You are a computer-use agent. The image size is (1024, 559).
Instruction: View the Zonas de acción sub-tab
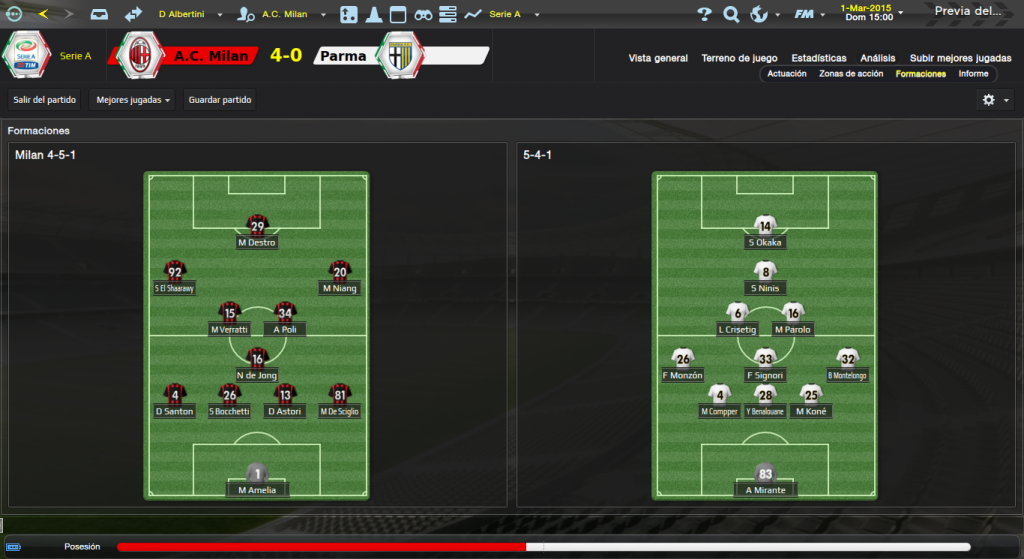pyautogui.click(x=851, y=74)
